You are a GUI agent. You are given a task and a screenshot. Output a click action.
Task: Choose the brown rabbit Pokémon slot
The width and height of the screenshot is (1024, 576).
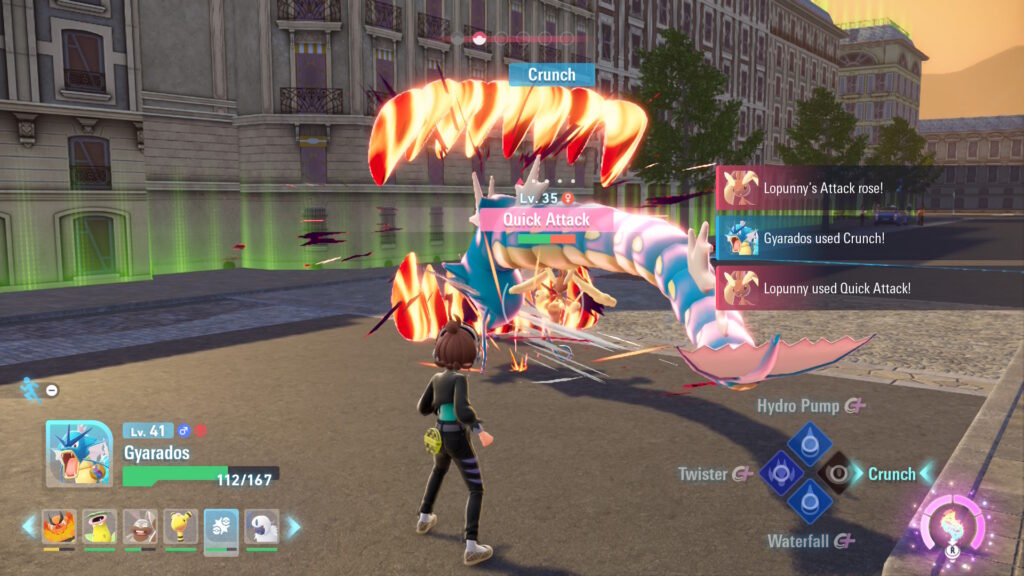coord(140,527)
